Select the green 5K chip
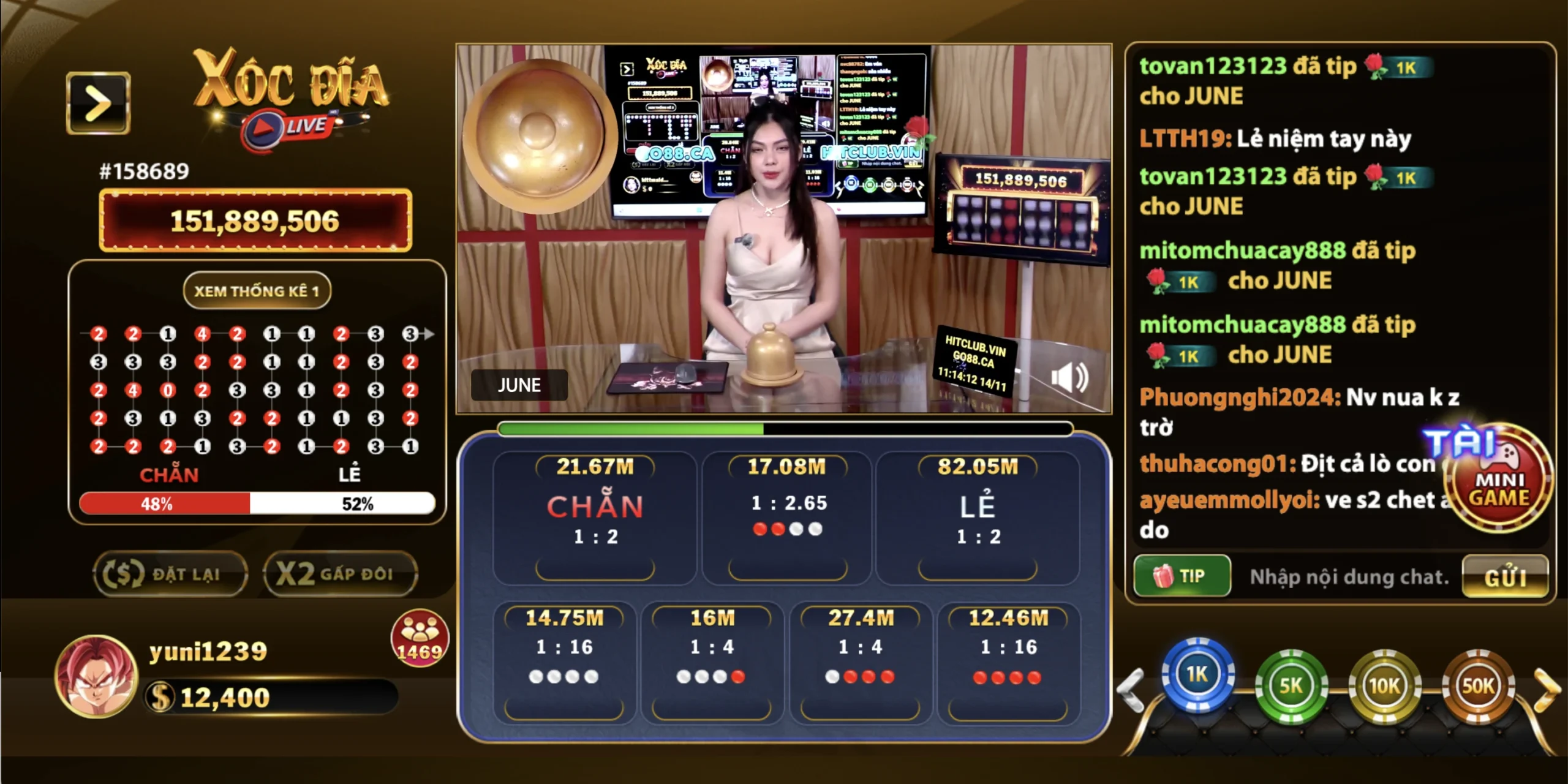Image resolution: width=1568 pixels, height=784 pixels. [x=1291, y=685]
